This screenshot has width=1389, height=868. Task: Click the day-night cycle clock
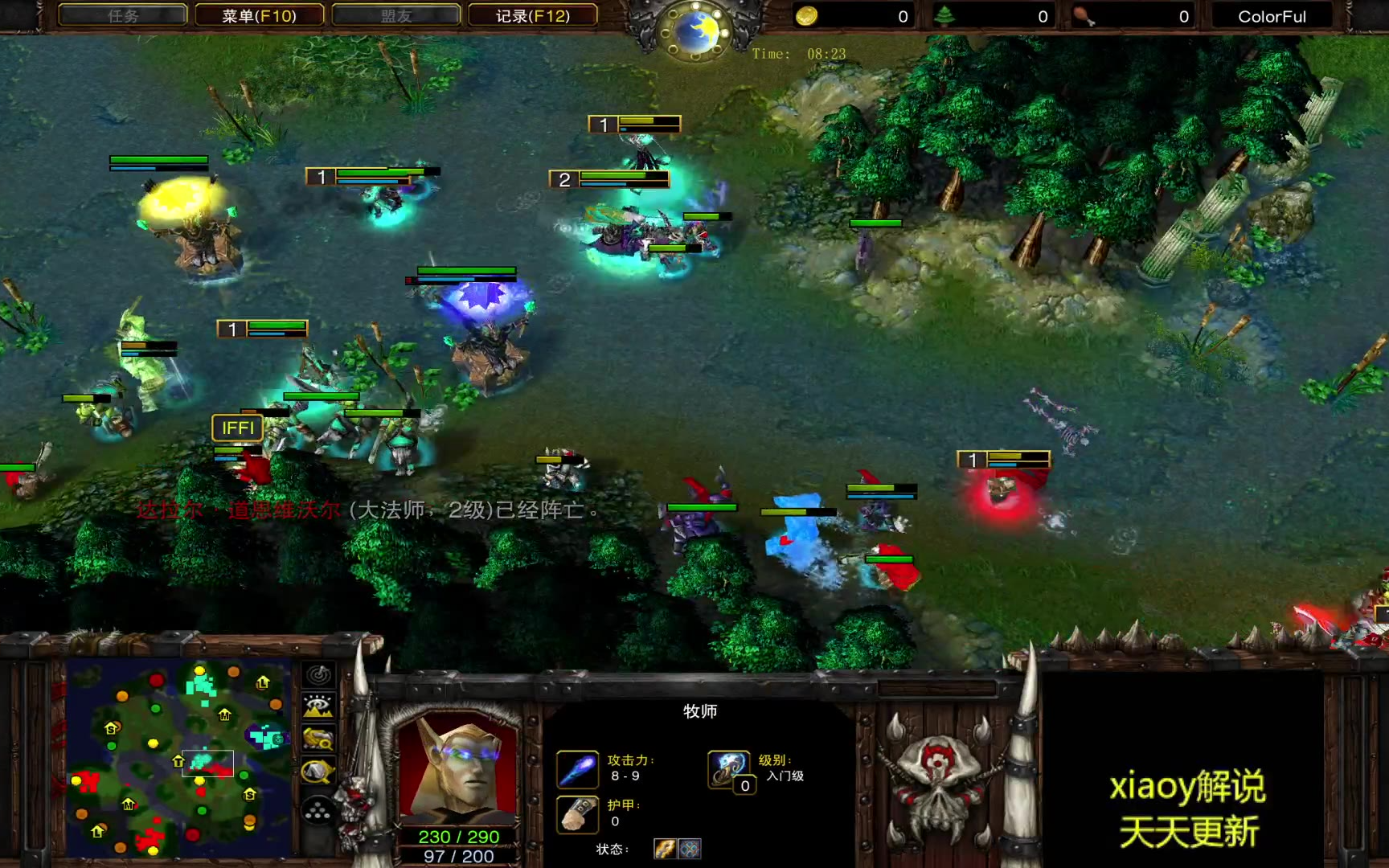[695, 31]
